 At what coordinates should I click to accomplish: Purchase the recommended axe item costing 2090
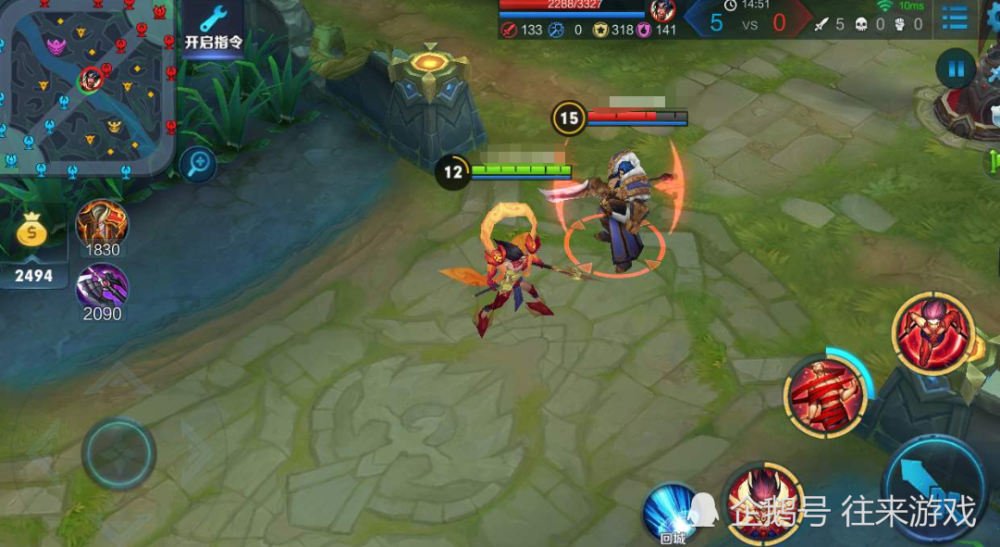coord(102,287)
